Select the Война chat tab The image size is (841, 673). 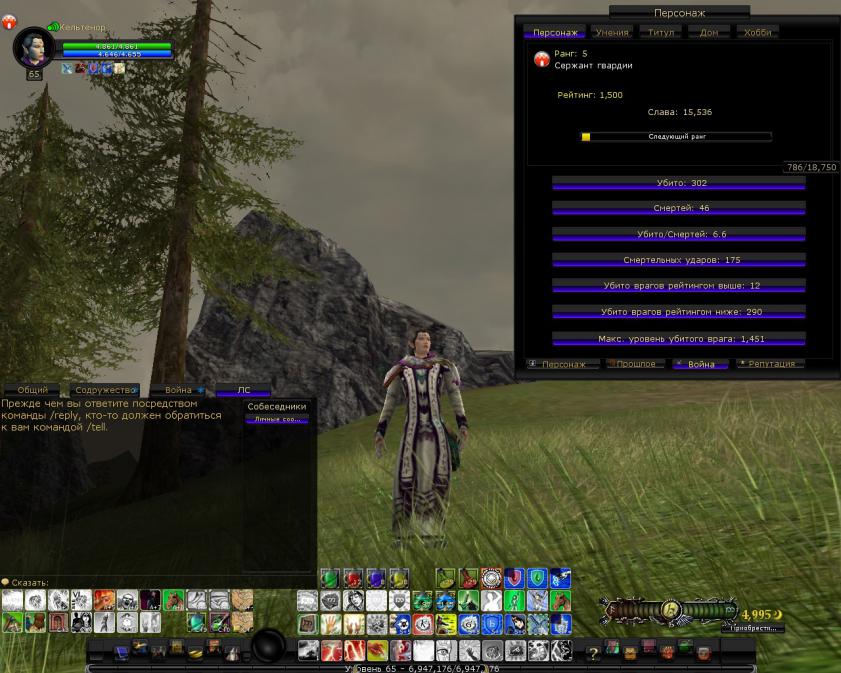coord(178,390)
